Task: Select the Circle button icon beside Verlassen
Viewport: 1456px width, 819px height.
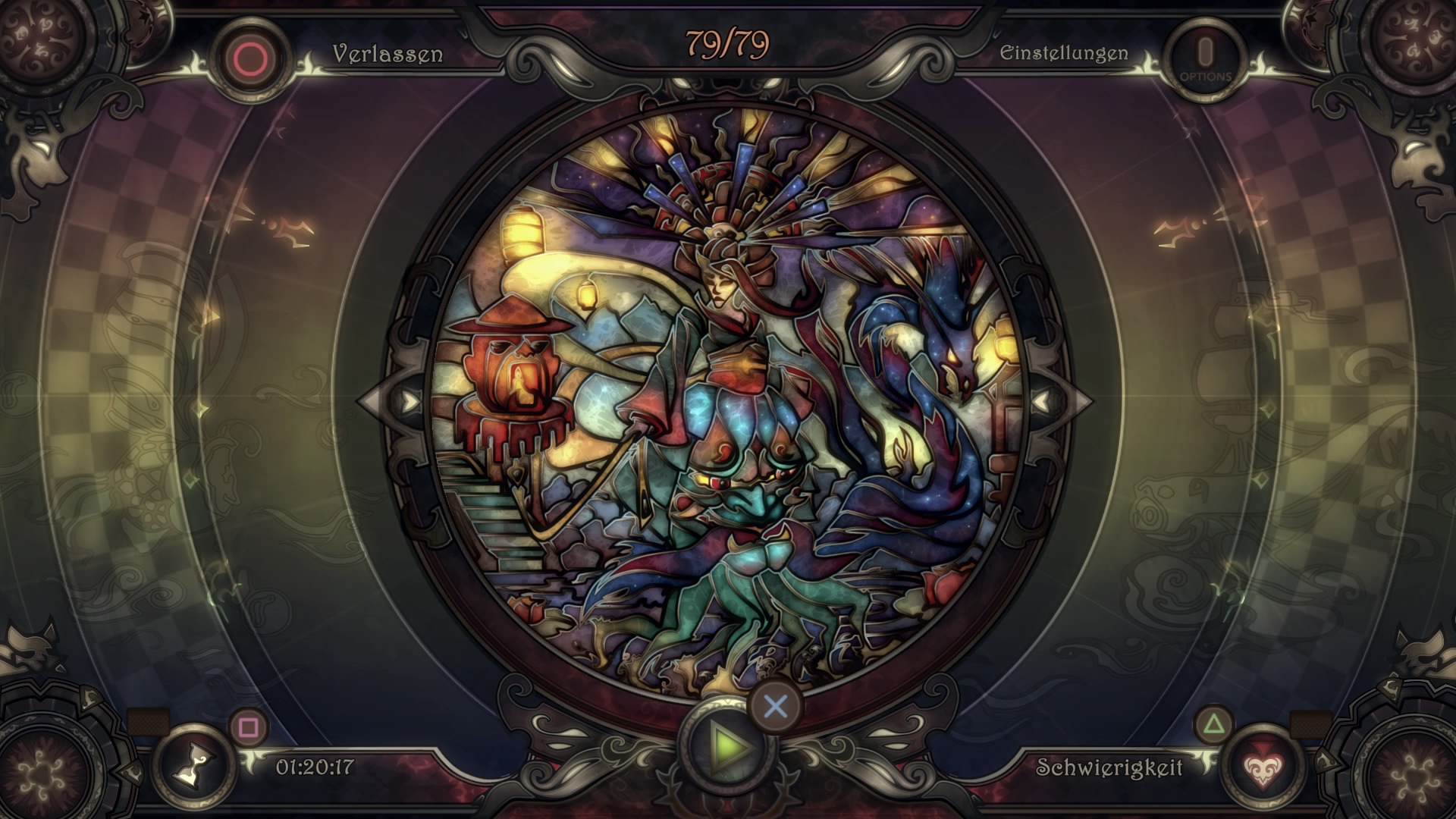Action: (250, 53)
